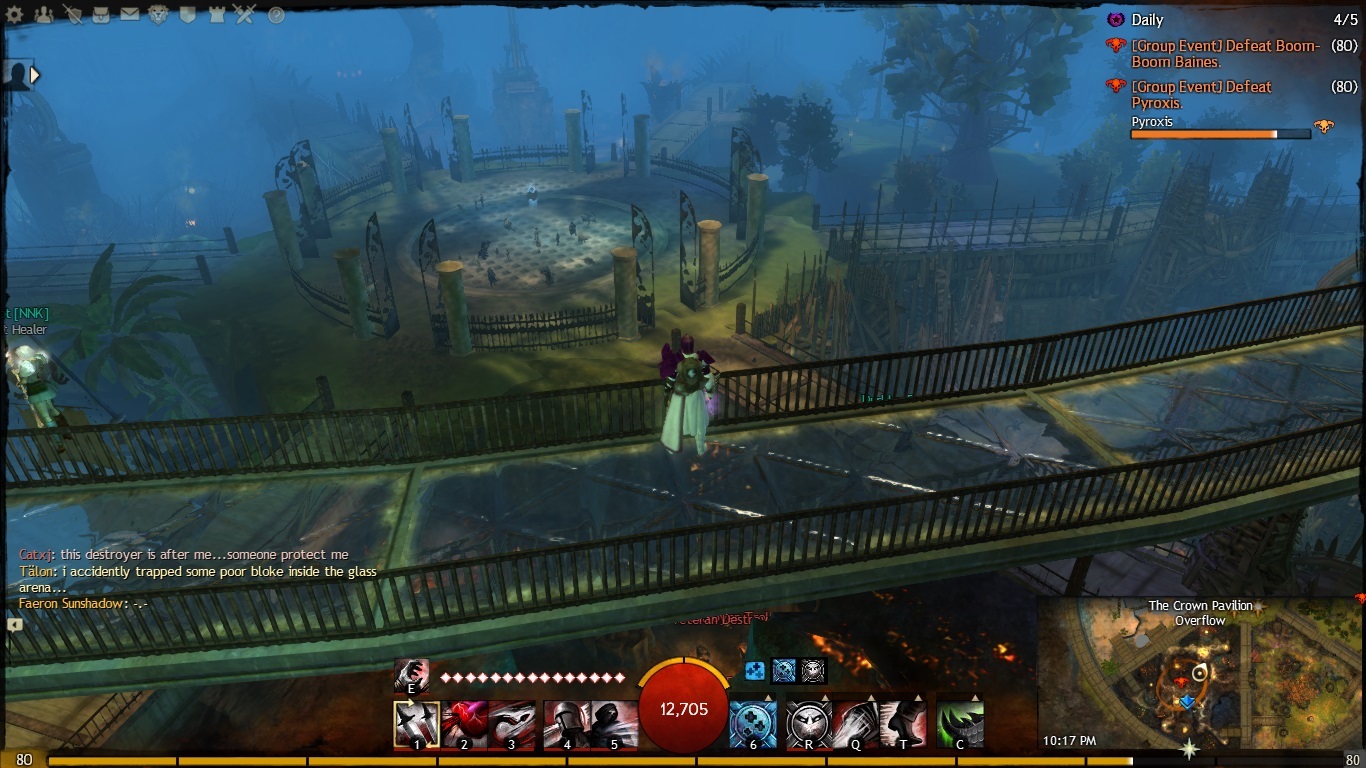Open the gear-shaped game menu
Screen dimensions: 1366x768
(x=16, y=15)
